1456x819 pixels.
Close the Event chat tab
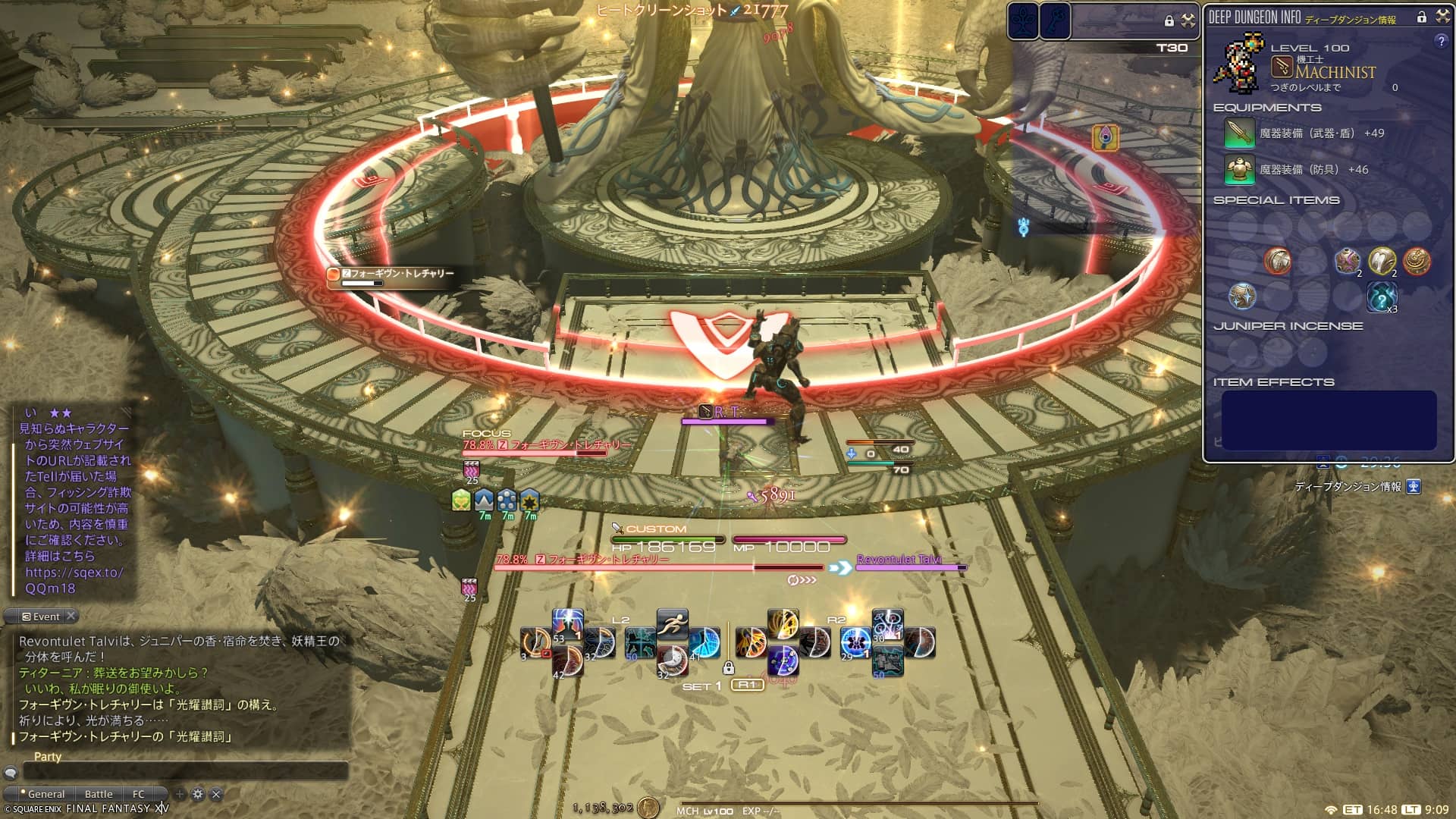click(71, 616)
